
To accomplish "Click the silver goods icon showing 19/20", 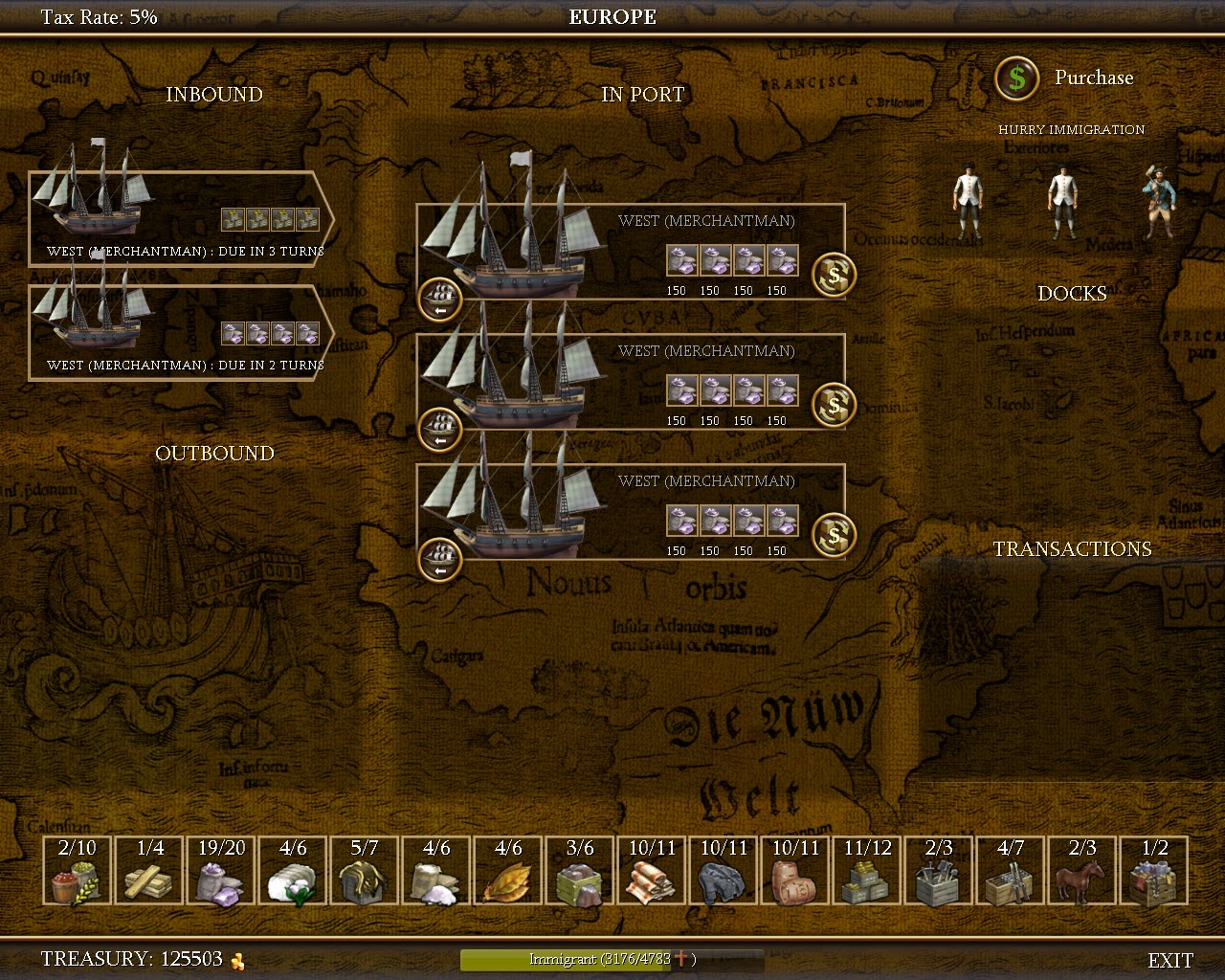I will (x=220, y=871).
